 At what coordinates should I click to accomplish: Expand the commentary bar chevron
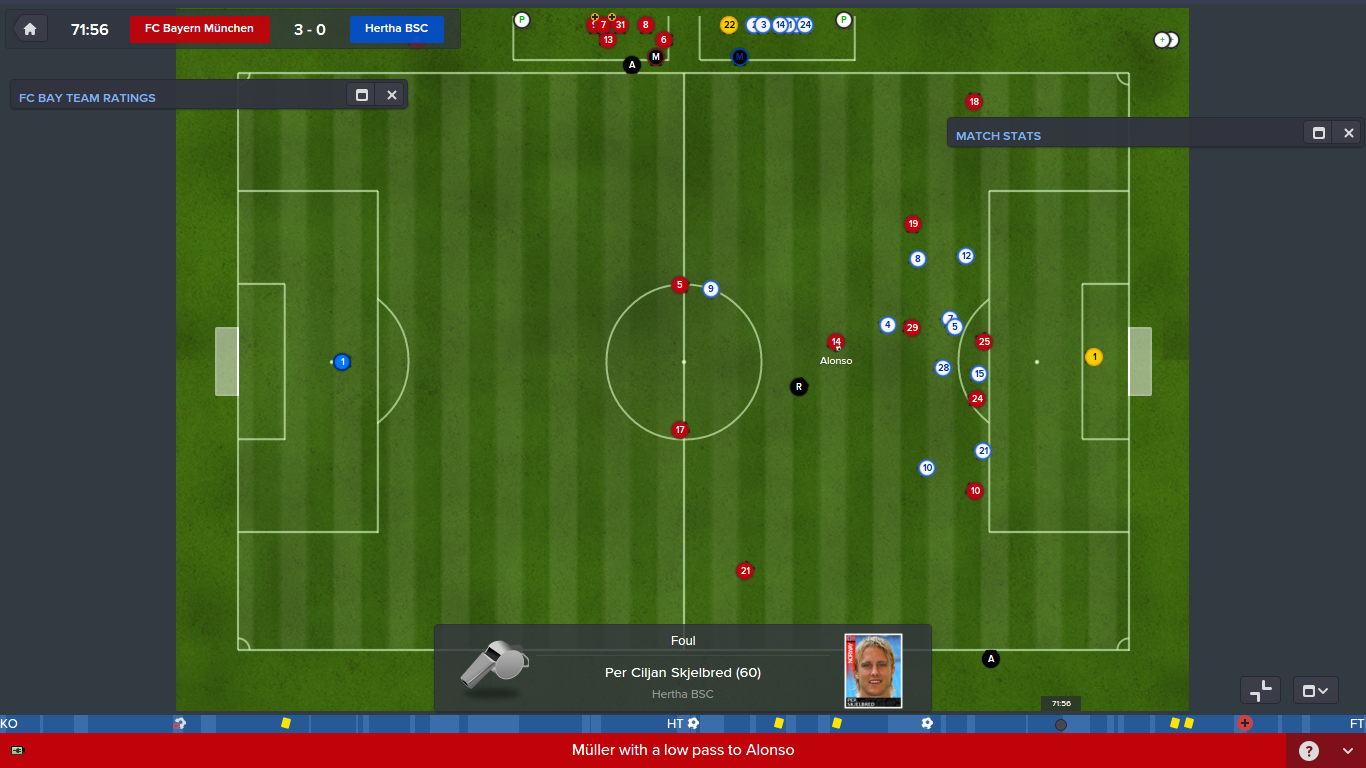coord(1348,751)
